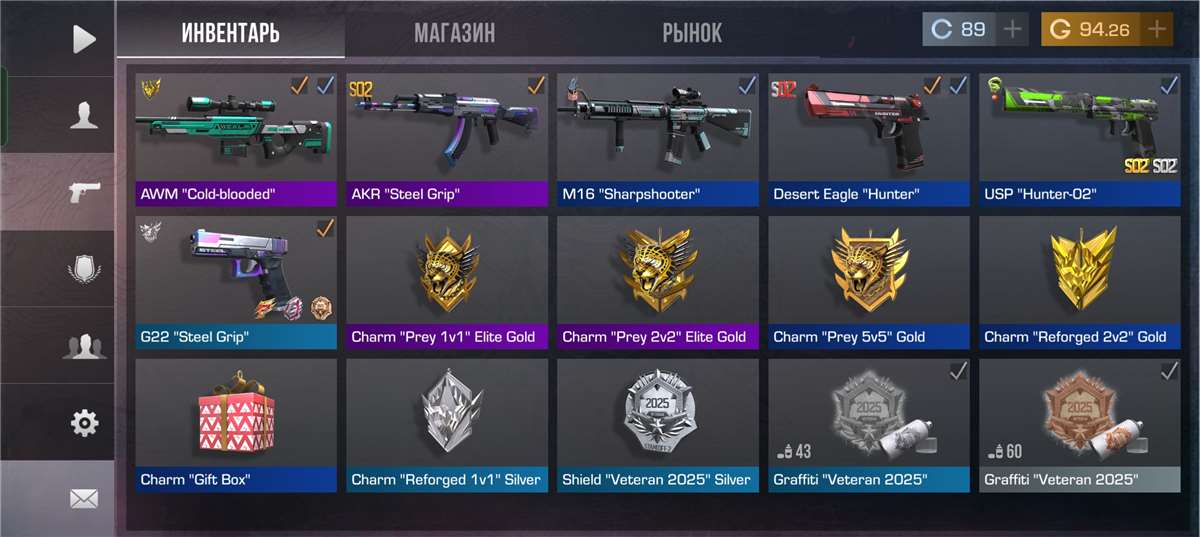Switch to the Магазин tab
Viewport: 1200px width, 537px height.
pyautogui.click(x=454, y=32)
